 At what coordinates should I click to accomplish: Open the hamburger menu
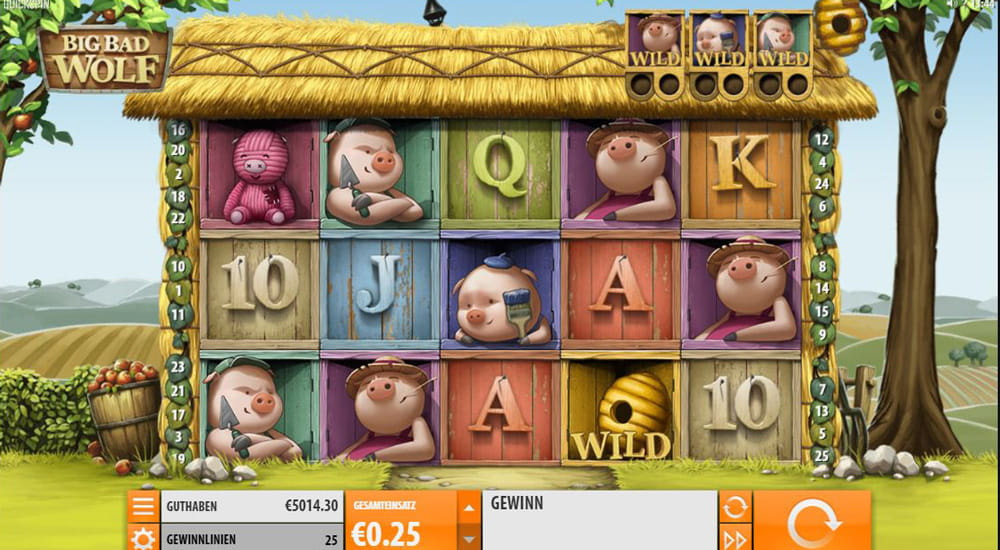142,507
